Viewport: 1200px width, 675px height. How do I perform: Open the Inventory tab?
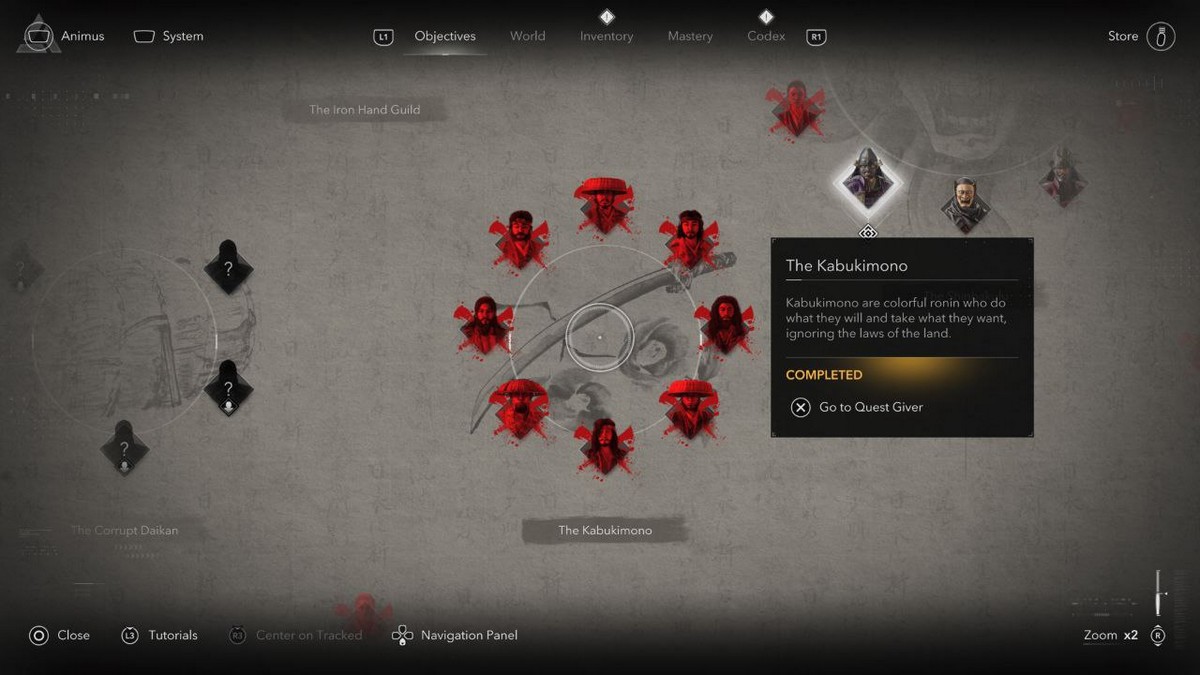point(606,36)
